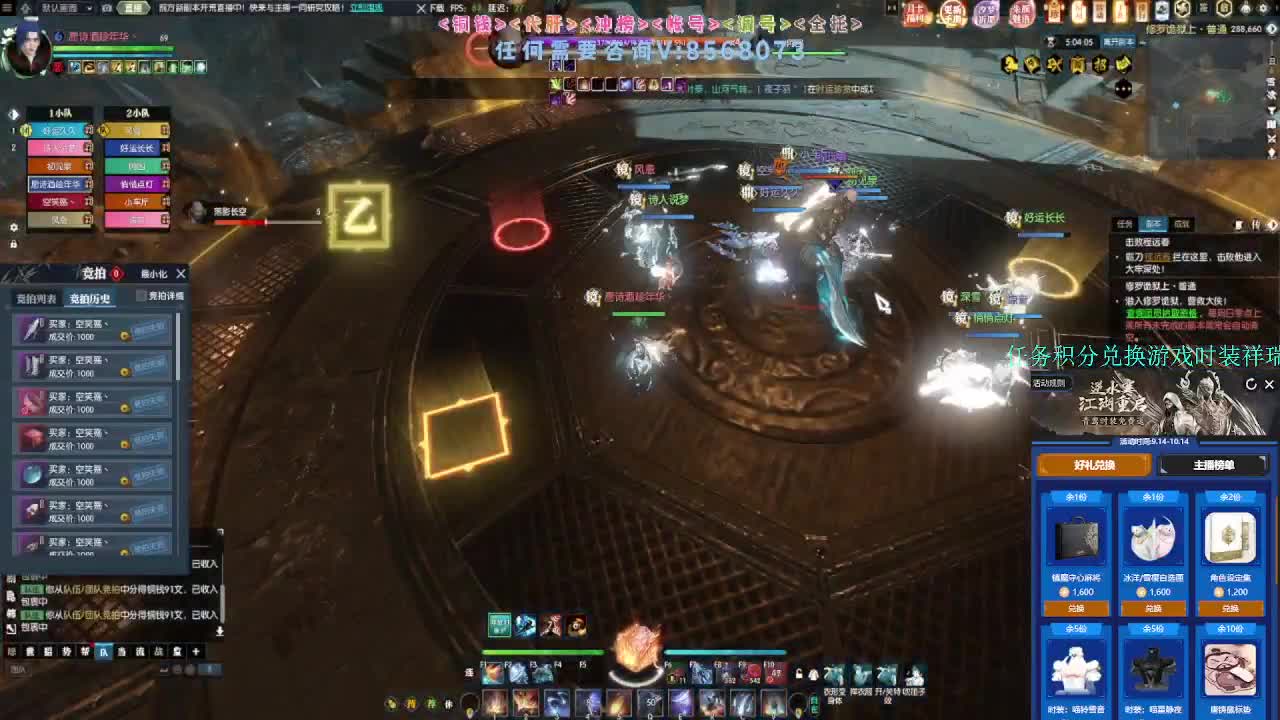
Task: Click the 战 battle icon below the minimap
Action: (x=1055, y=65)
